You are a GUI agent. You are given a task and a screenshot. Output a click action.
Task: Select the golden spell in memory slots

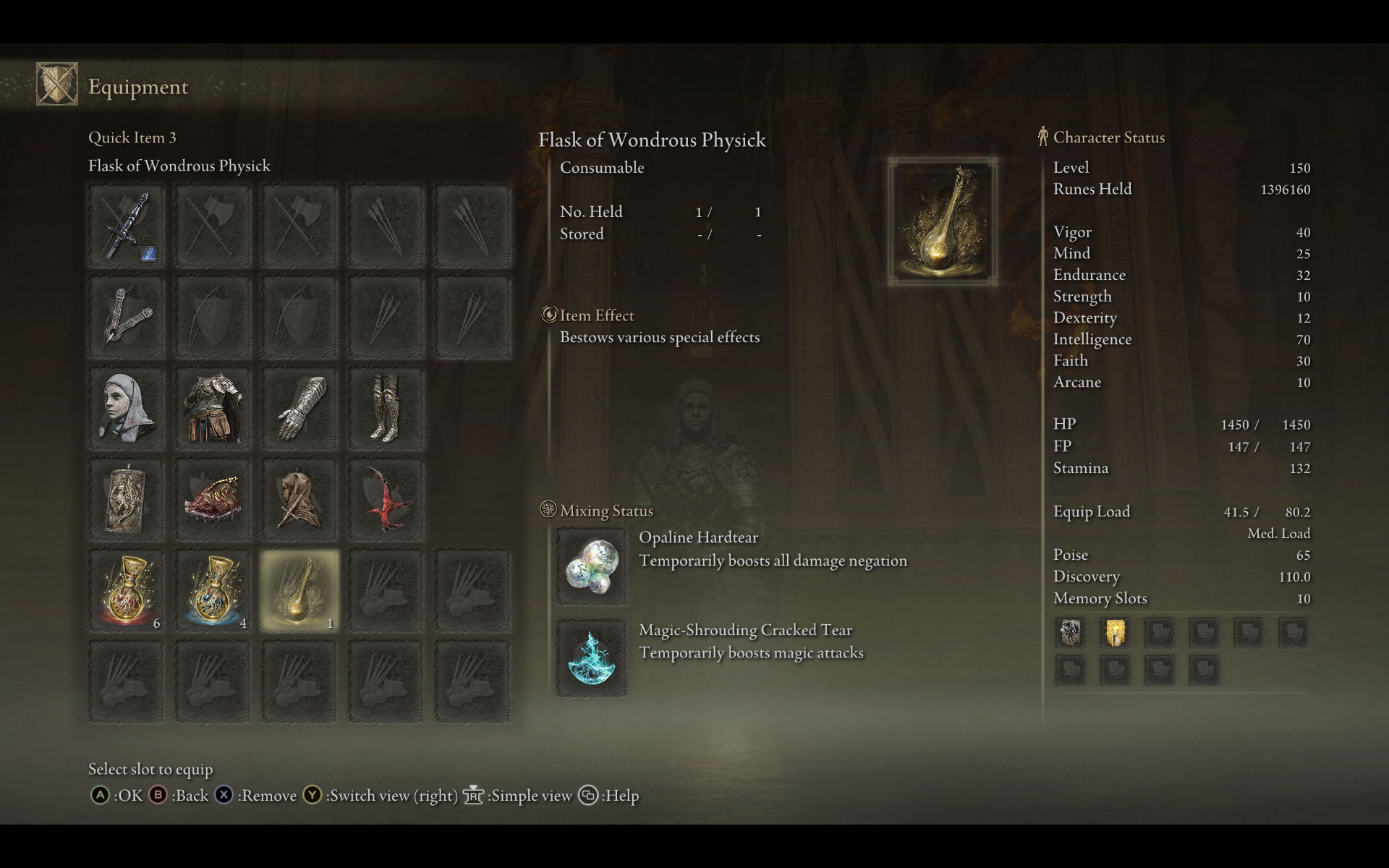pos(1115,633)
